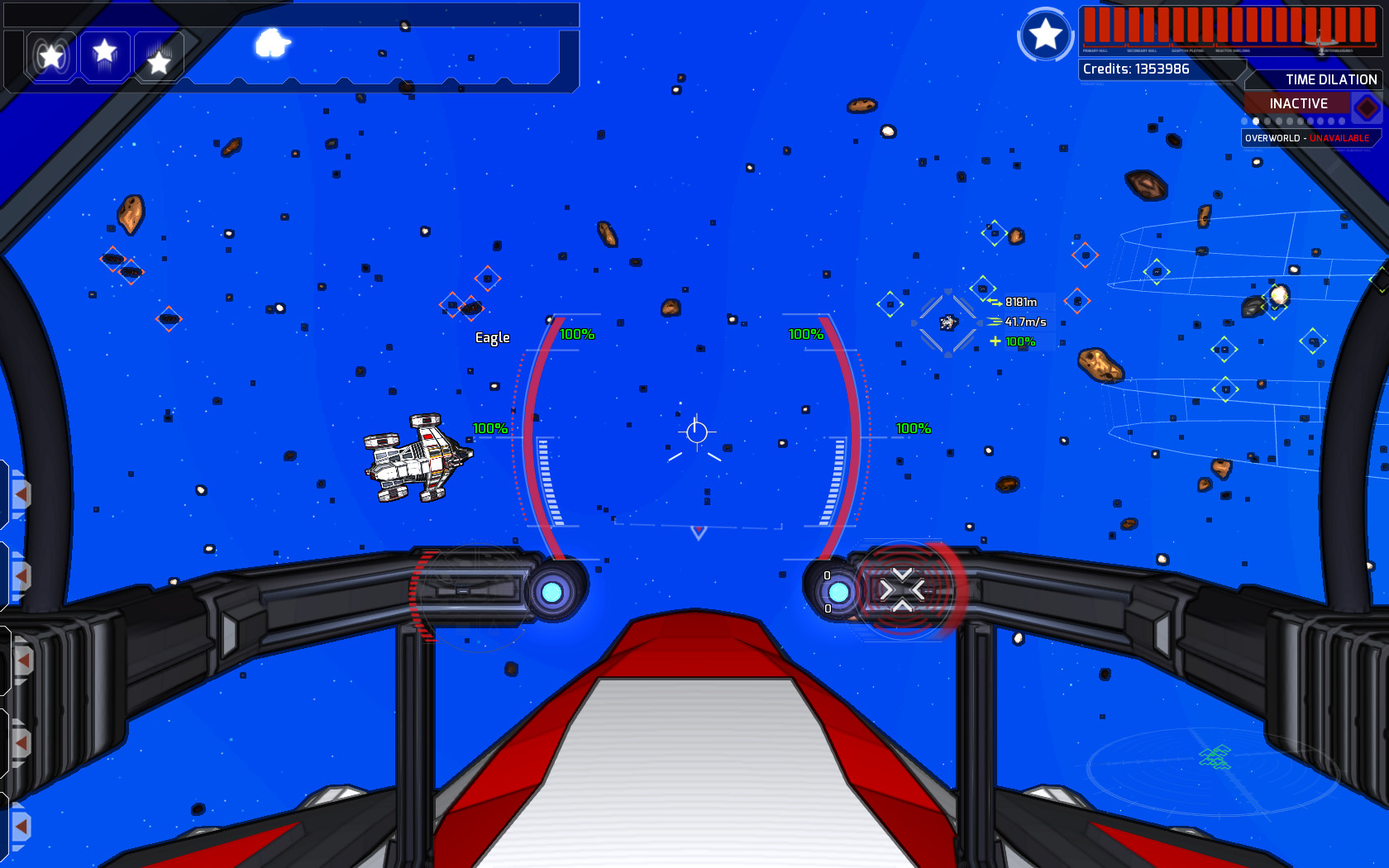Toggle the left weapon hardpoint glow orb
1389x868 pixels.
(x=552, y=592)
